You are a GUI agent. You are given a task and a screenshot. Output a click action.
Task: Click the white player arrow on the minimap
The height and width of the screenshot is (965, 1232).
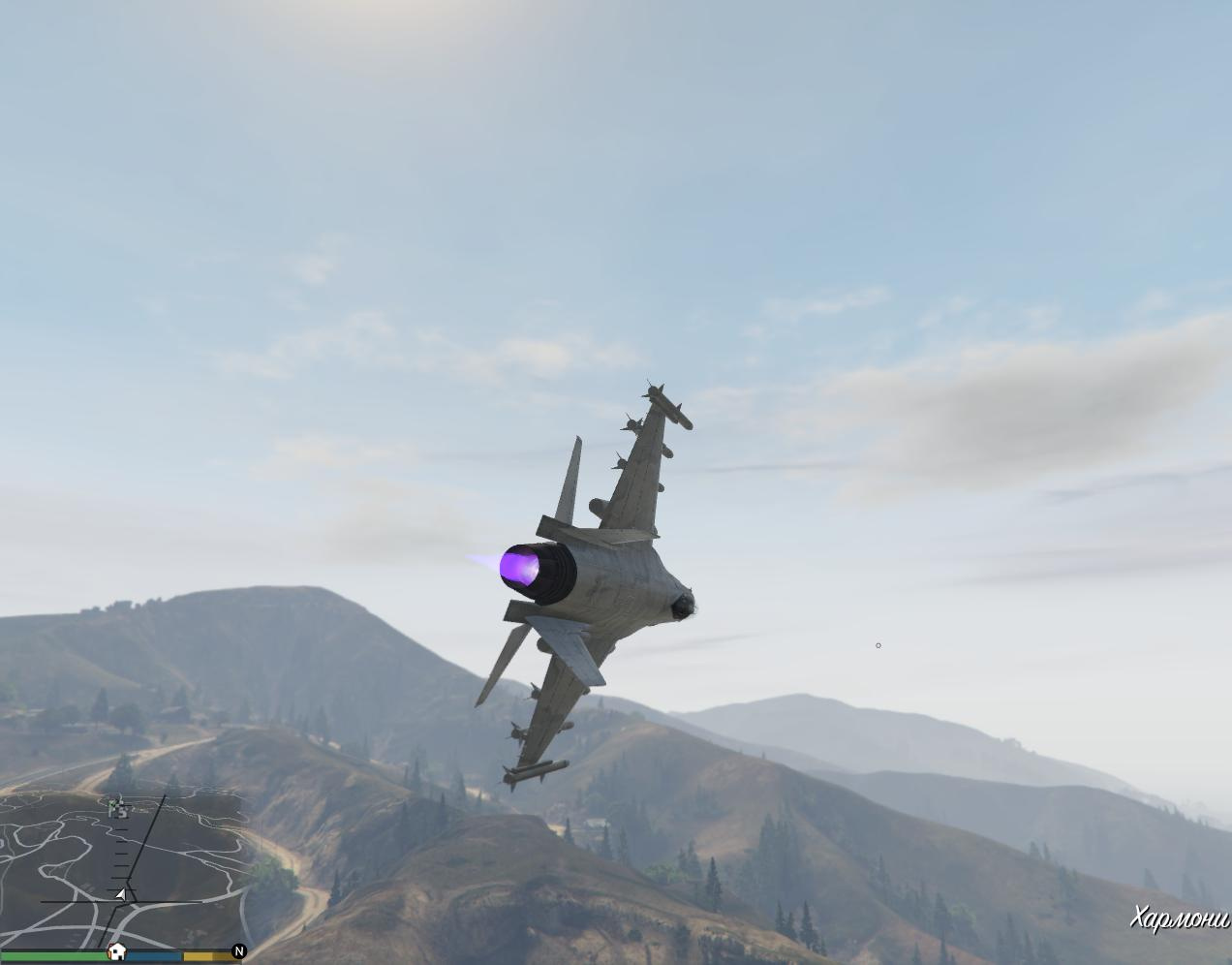(x=121, y=894)
